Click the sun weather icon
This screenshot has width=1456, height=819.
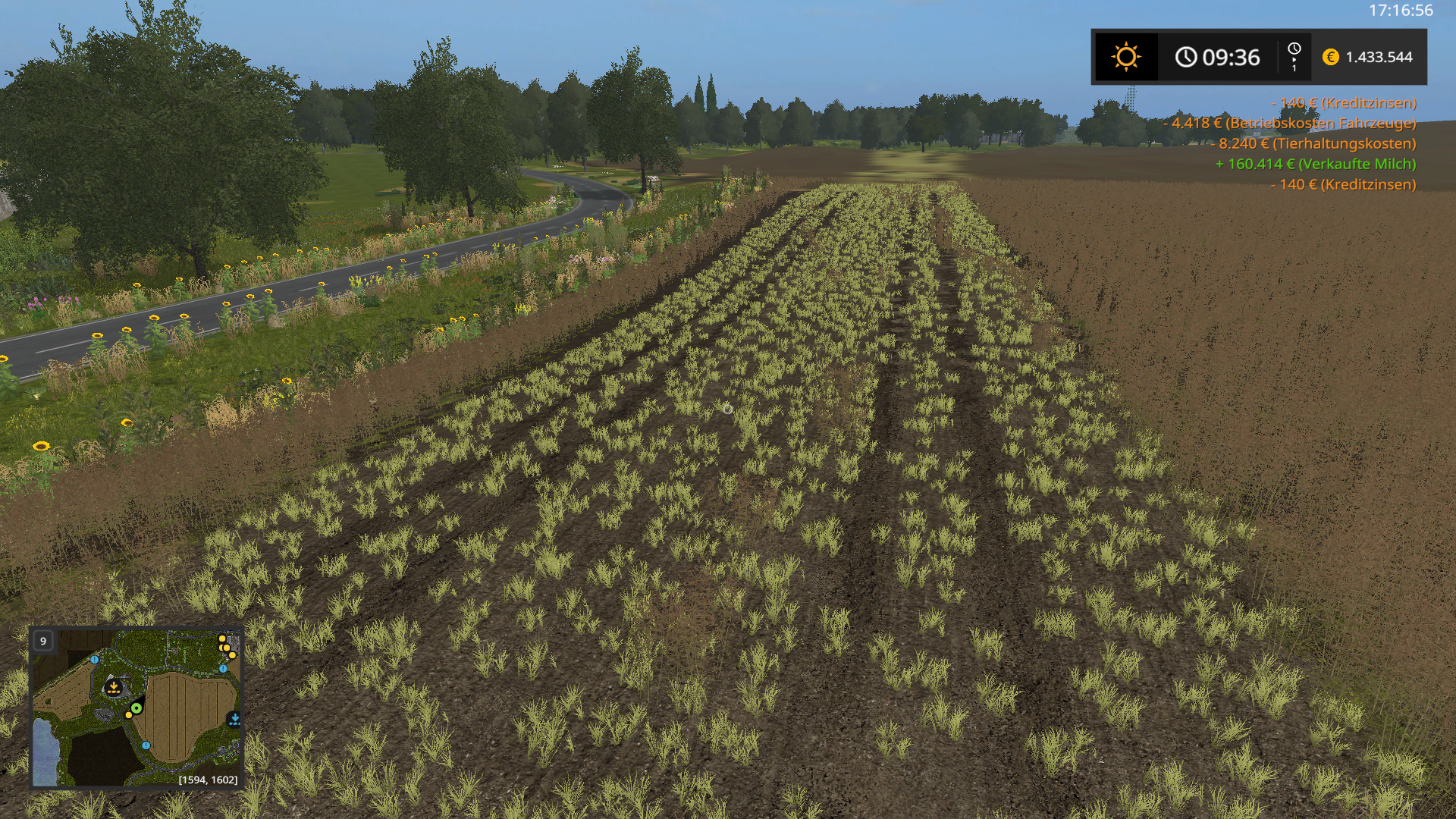coord(1125,57)
